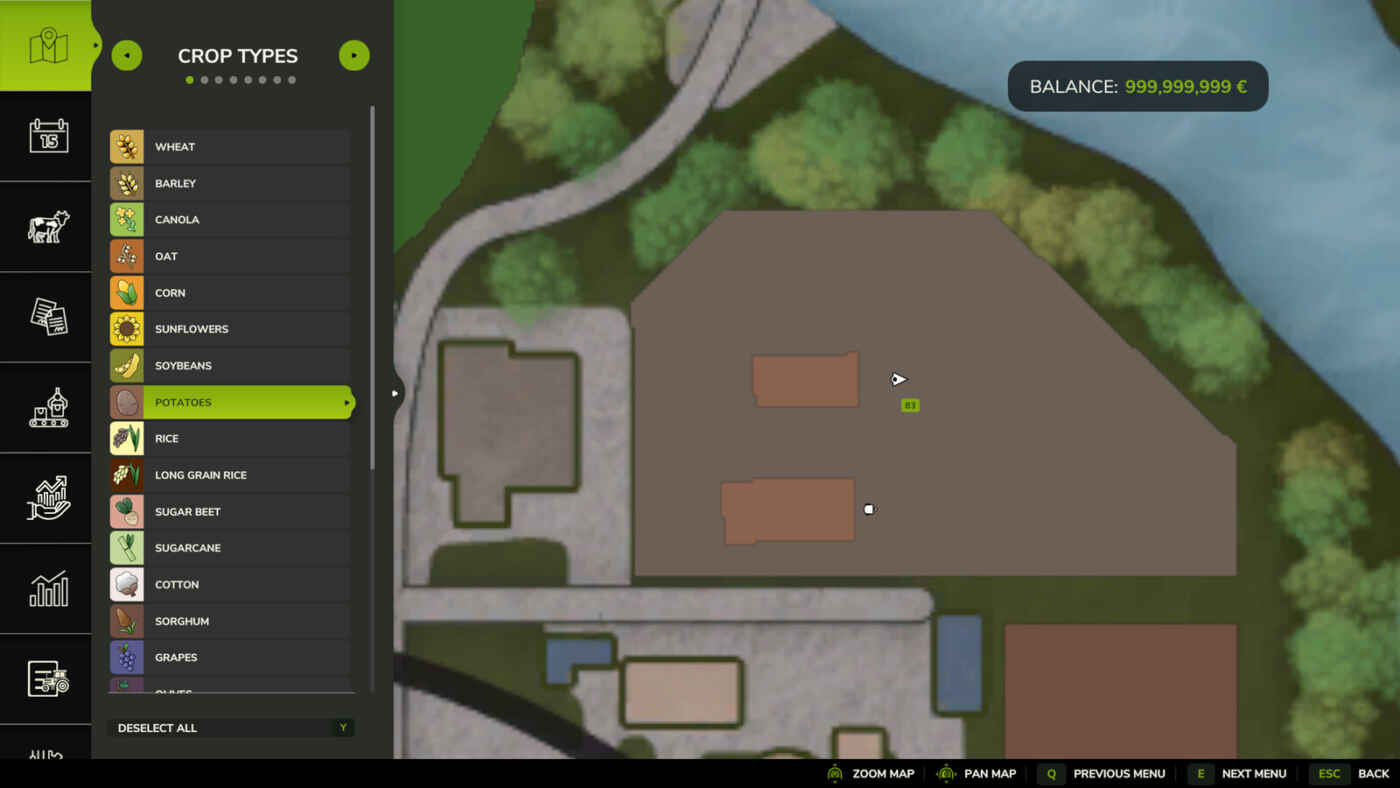Collapse the crop types side panel

click(395, 393)
